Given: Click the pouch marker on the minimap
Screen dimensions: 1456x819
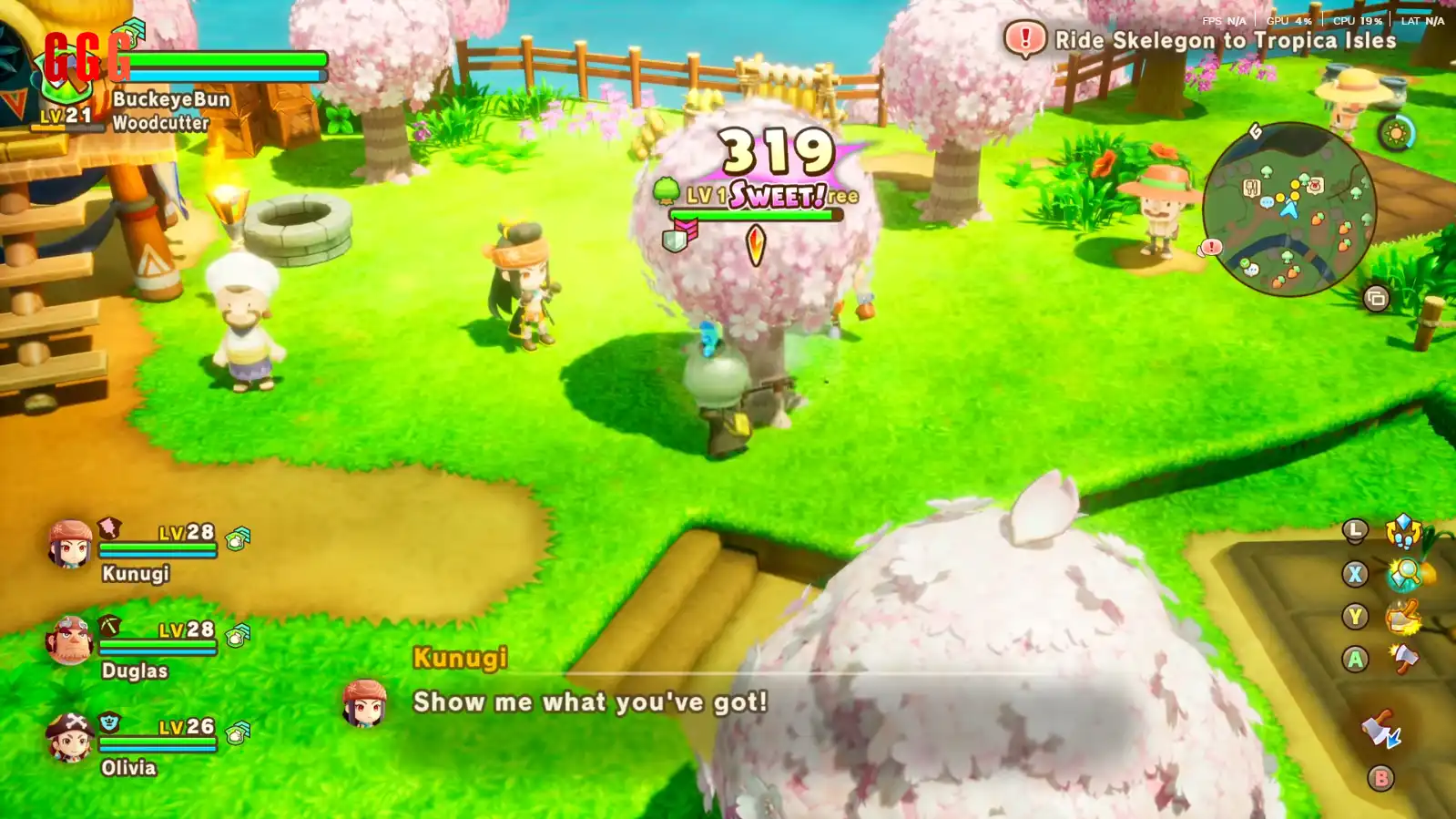Looking at the screenshot, I should (x=1314, y=186).
